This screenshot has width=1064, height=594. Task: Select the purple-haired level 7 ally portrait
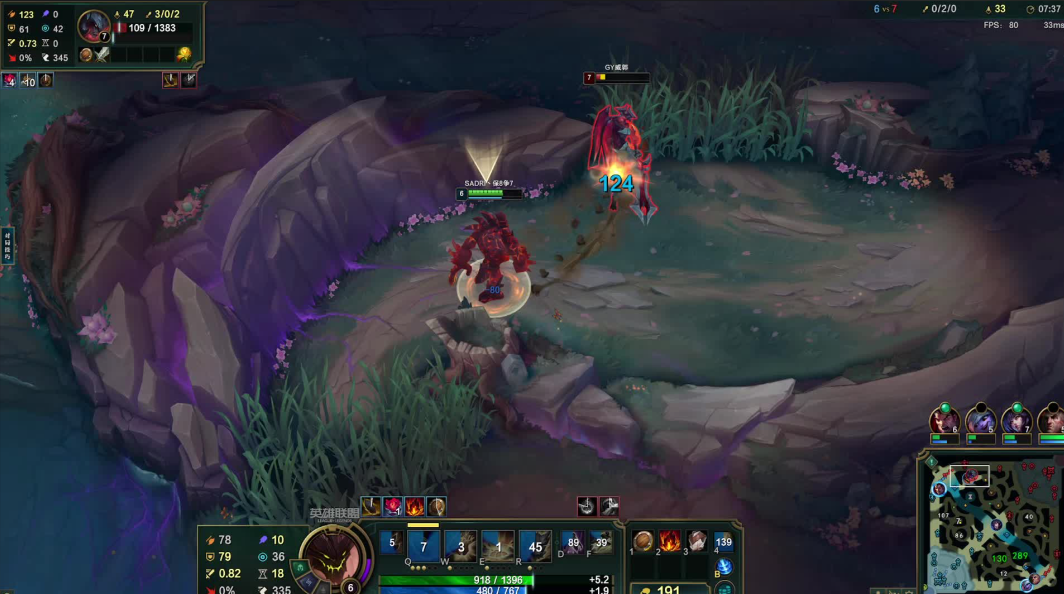(x=1016, y=420)
